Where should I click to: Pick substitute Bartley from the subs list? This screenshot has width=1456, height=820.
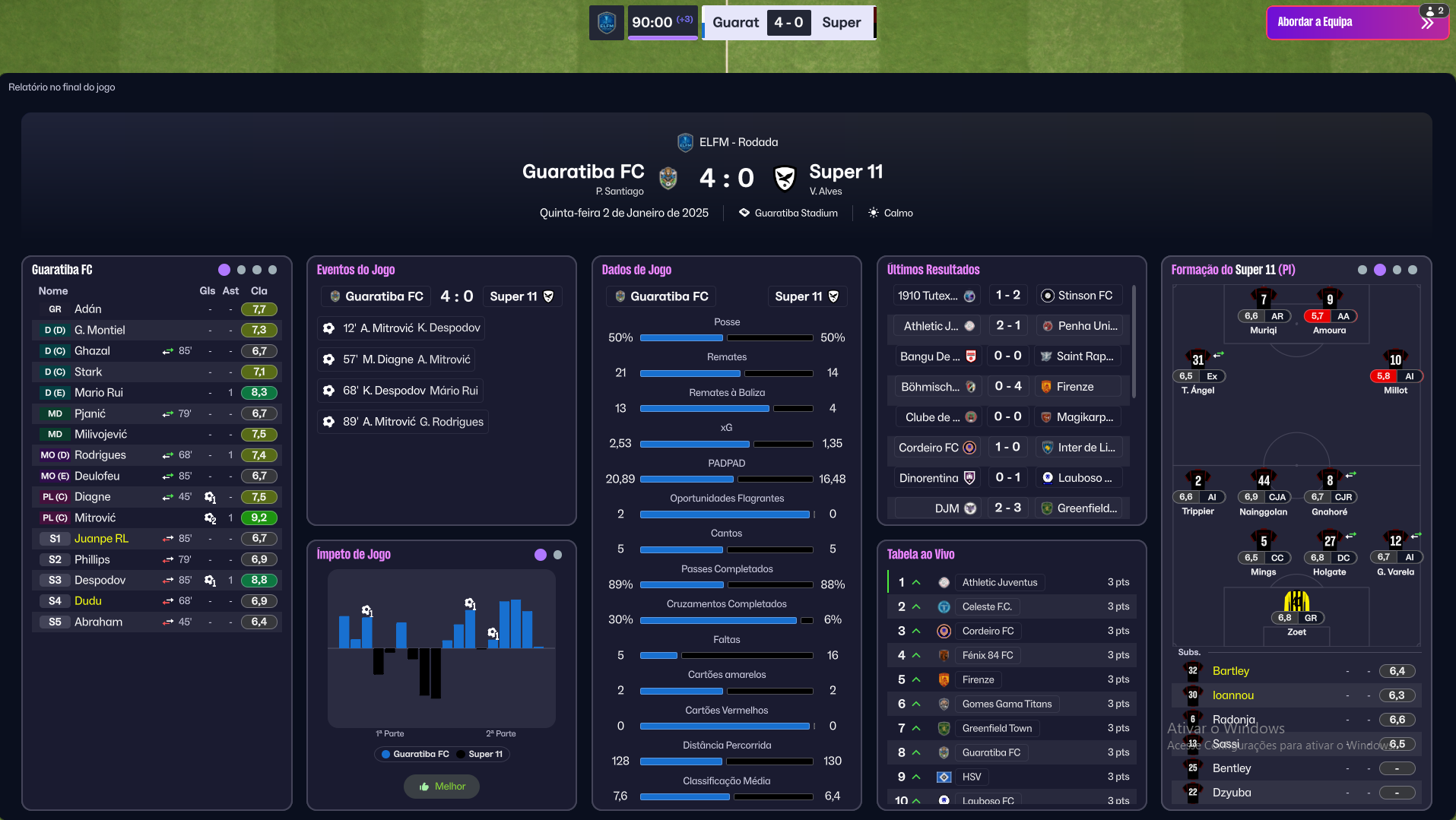point(1230,671)
